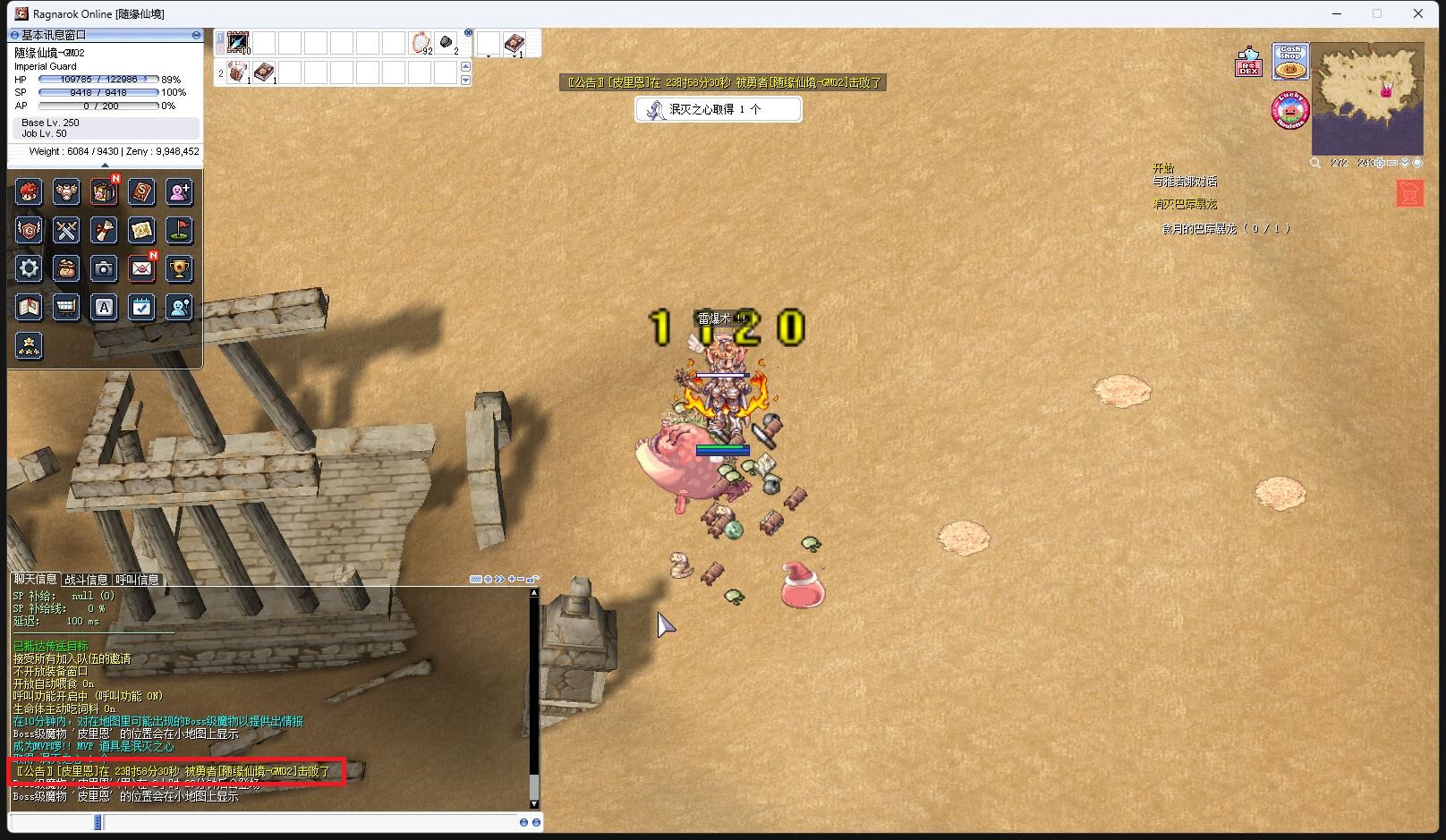Close the game window
1446x840 pixels.
[1418, 13]
